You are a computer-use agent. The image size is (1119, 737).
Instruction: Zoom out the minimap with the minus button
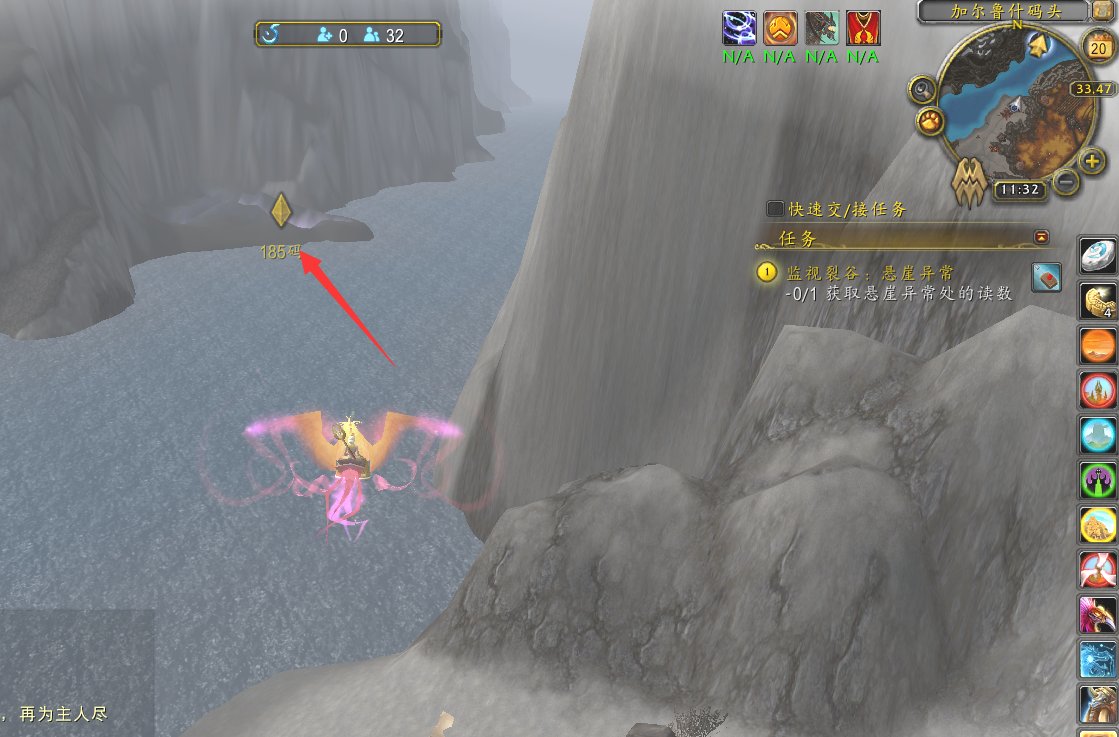pyautogui.click(x=1066, y=182)
